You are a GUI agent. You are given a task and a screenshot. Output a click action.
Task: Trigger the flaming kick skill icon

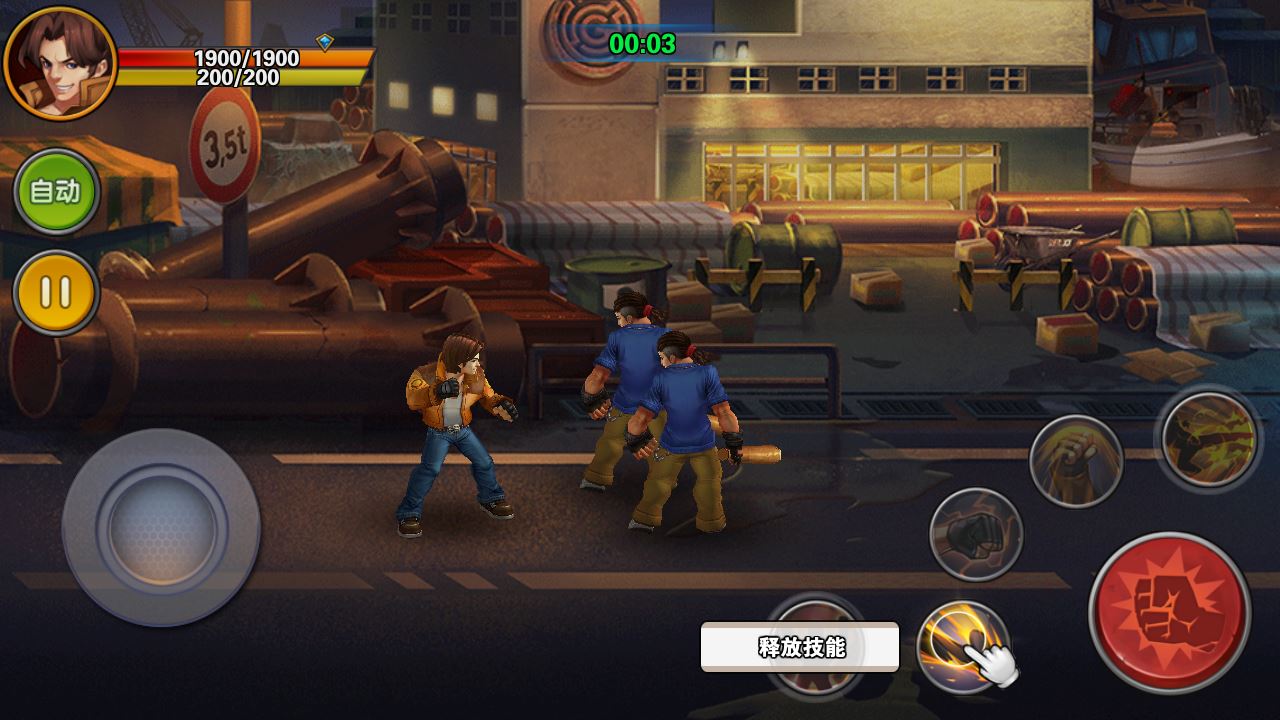(1209, 437)
